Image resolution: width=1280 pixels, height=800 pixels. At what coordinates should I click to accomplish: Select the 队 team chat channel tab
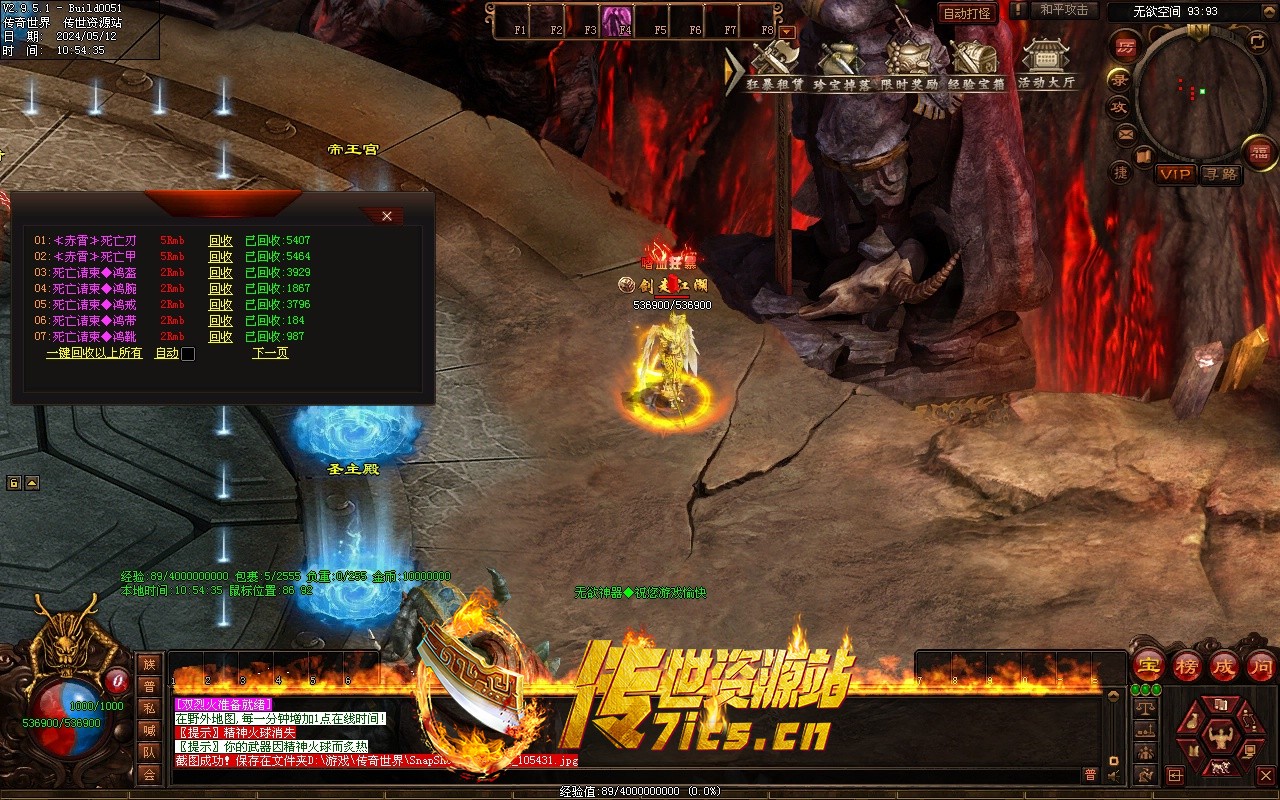[x=149, y=752]
